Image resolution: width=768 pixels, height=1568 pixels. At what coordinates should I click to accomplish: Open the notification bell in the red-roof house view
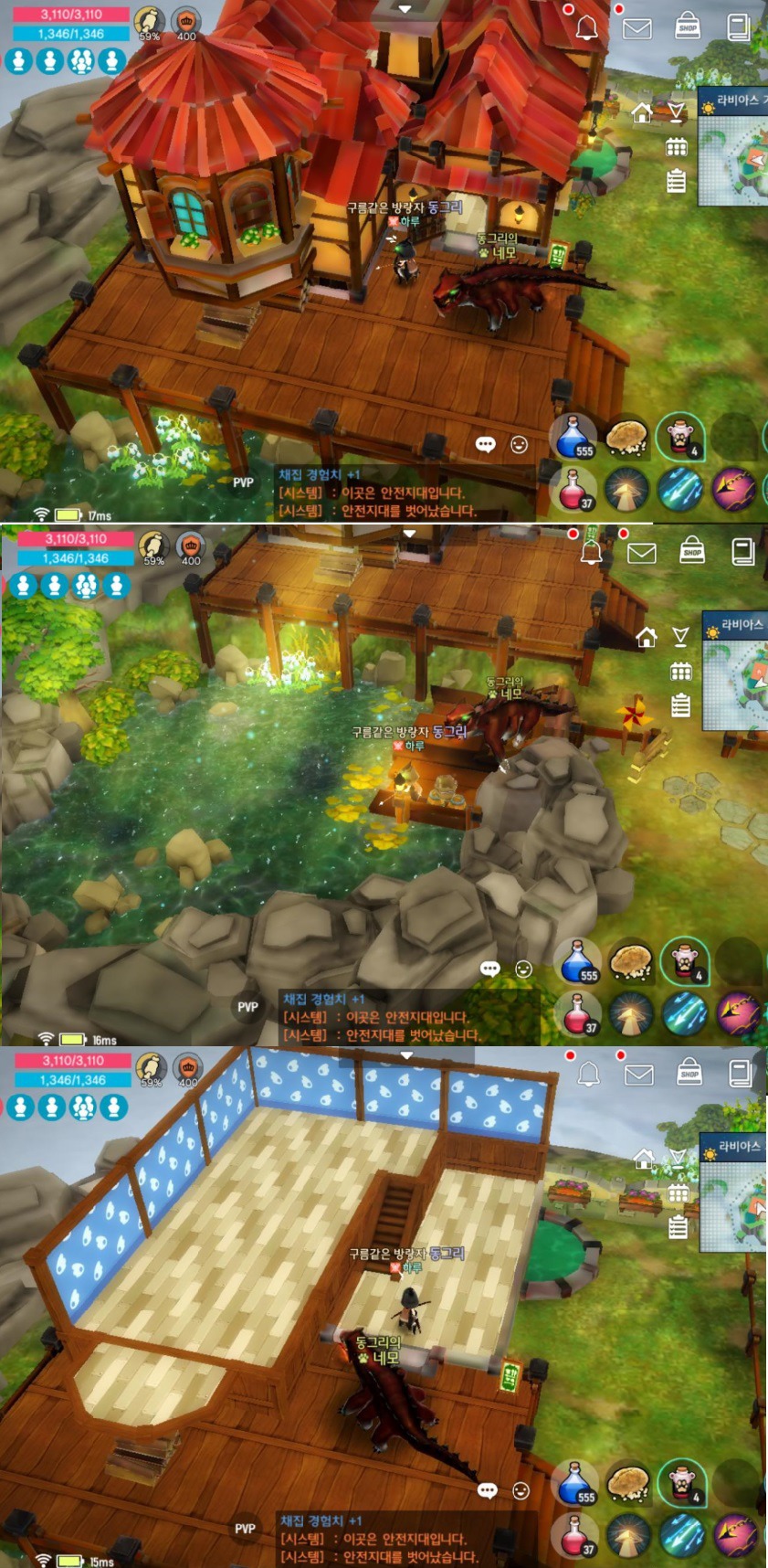click(x=587, y=27)
